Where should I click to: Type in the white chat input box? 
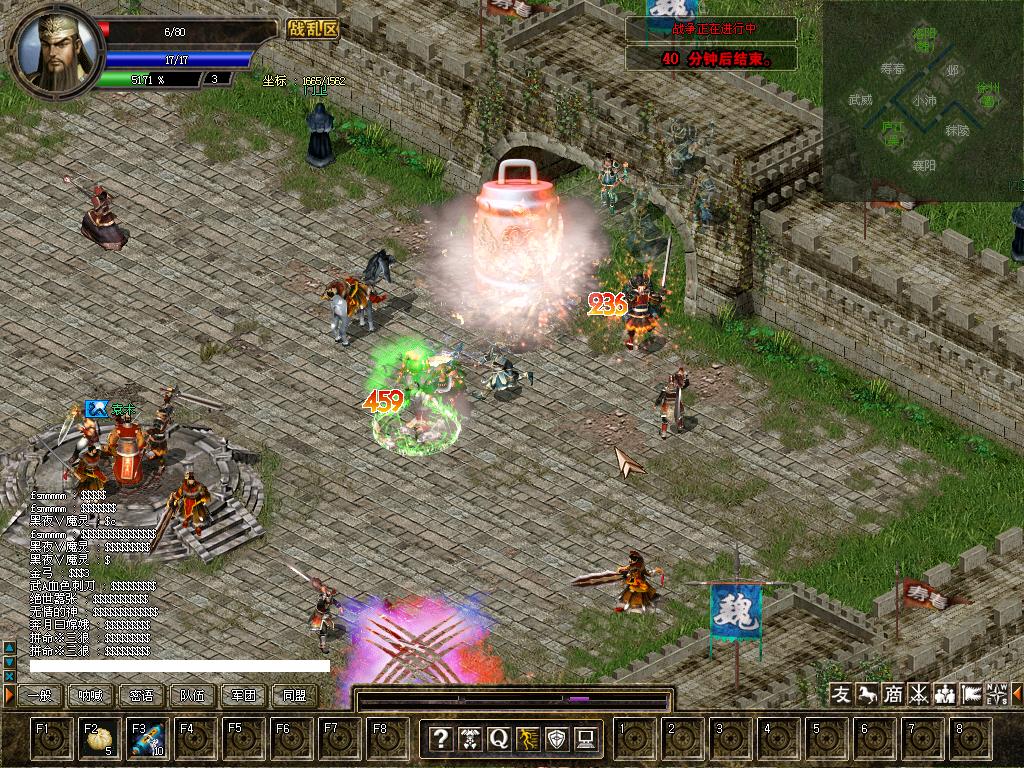(180, 666)
